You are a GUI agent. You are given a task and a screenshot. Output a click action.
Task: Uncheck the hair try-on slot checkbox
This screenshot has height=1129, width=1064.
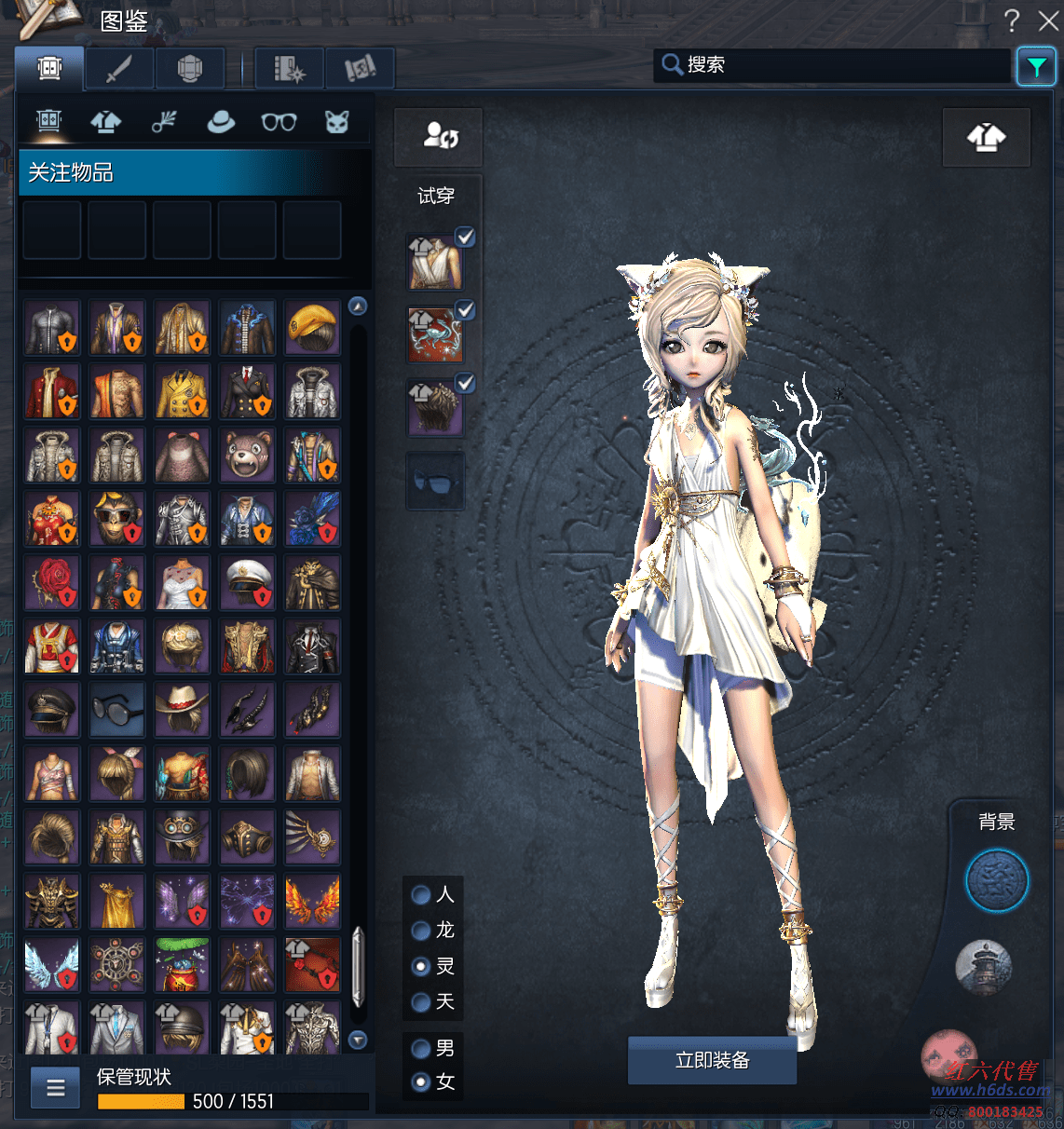pos(466,383)
